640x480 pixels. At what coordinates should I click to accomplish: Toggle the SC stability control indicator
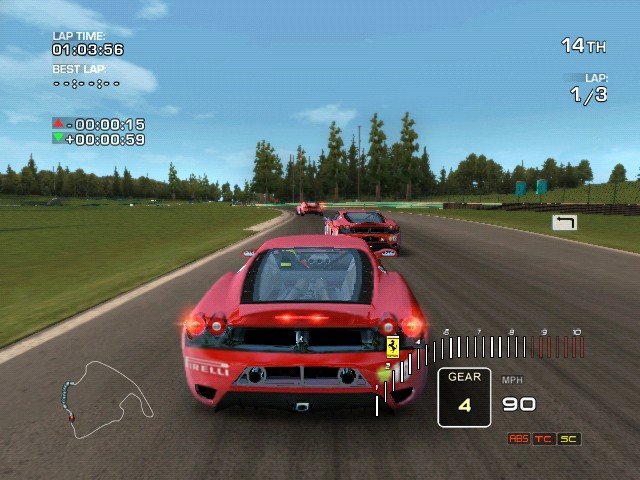point(569,439)
